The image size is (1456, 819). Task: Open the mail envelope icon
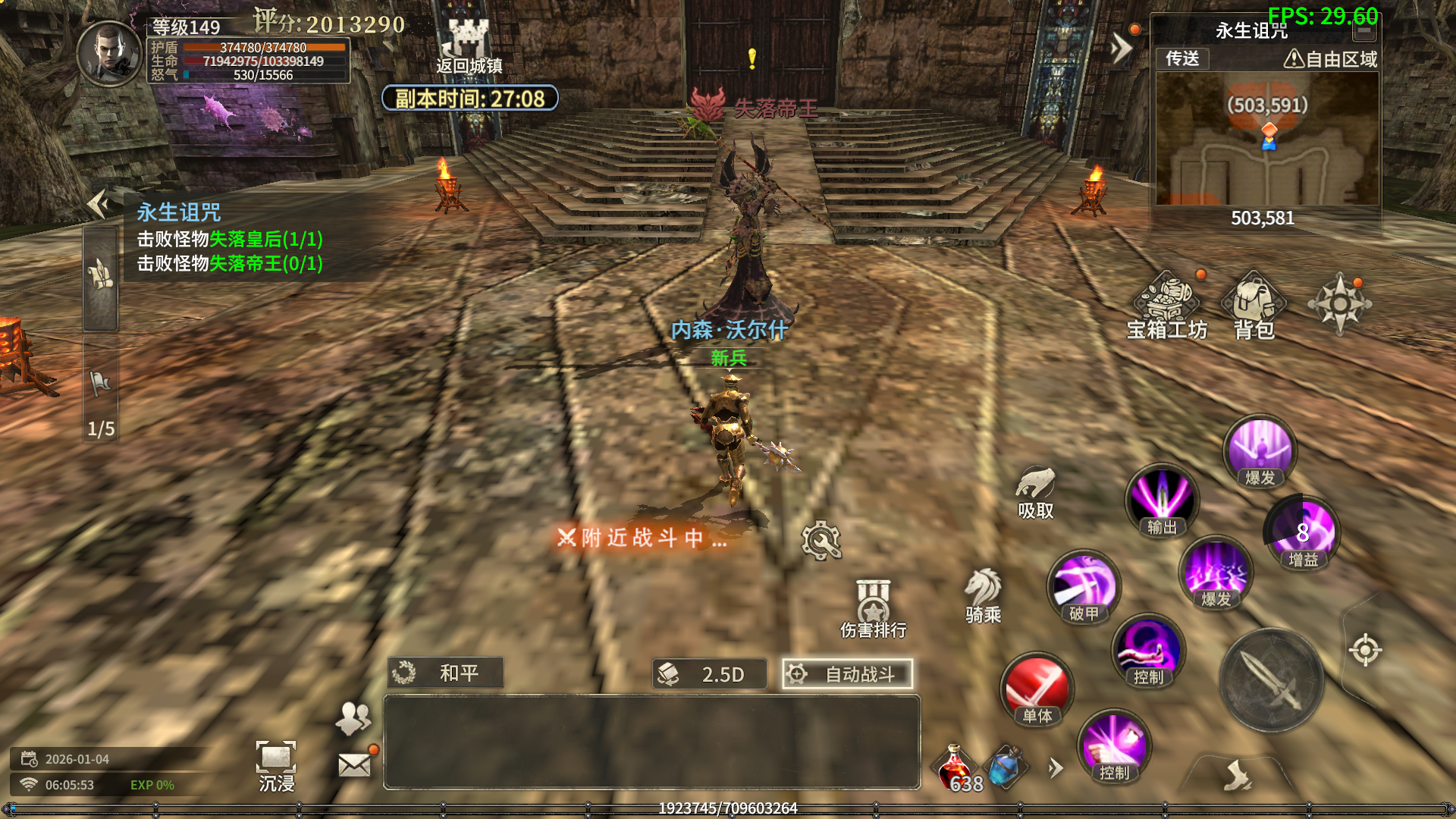tap(354, 765)
